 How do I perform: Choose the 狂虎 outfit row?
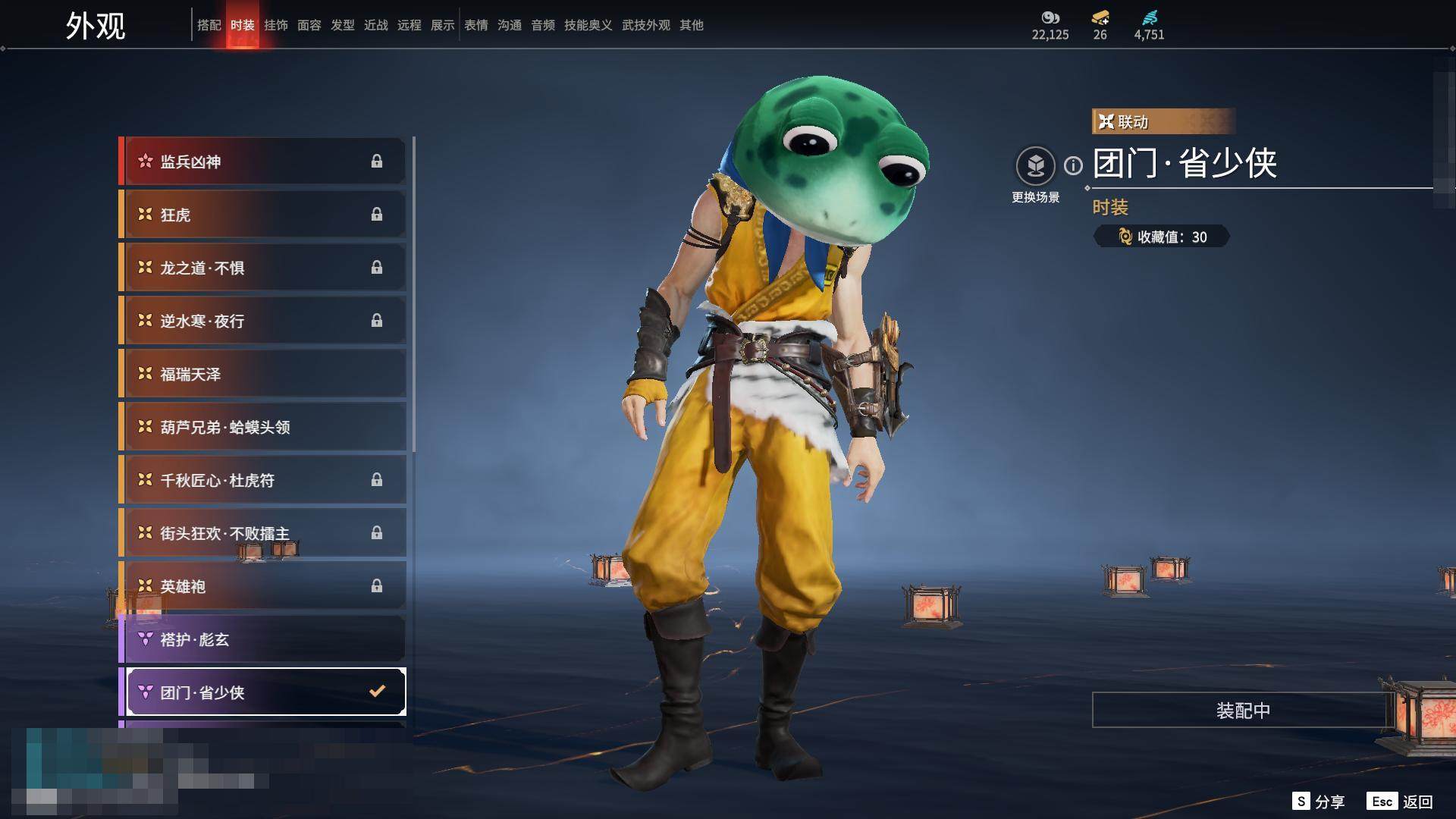pos(264,215)
